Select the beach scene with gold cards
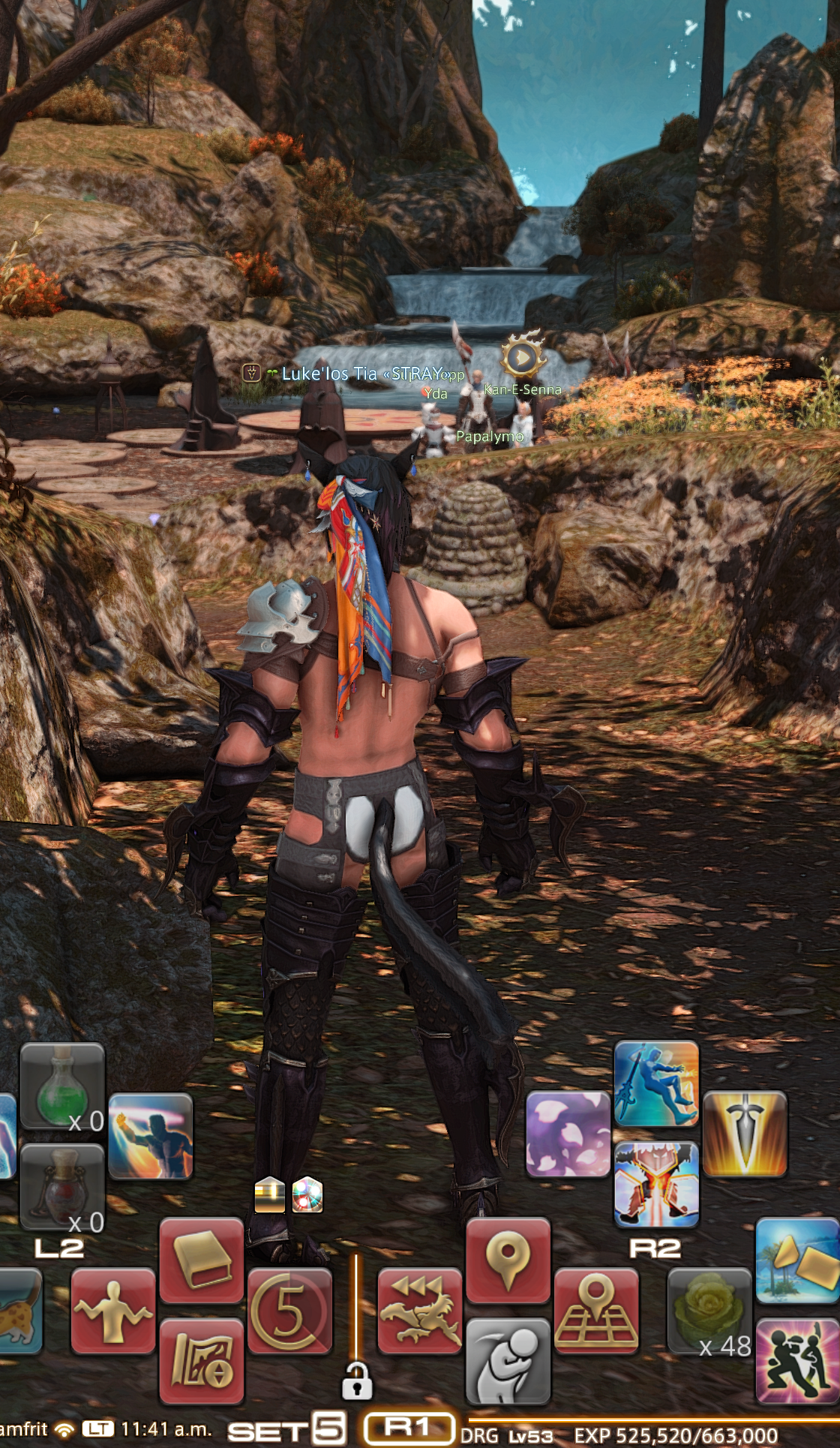The height and width of the screenshot is (1448, 840). point(797,1261)
